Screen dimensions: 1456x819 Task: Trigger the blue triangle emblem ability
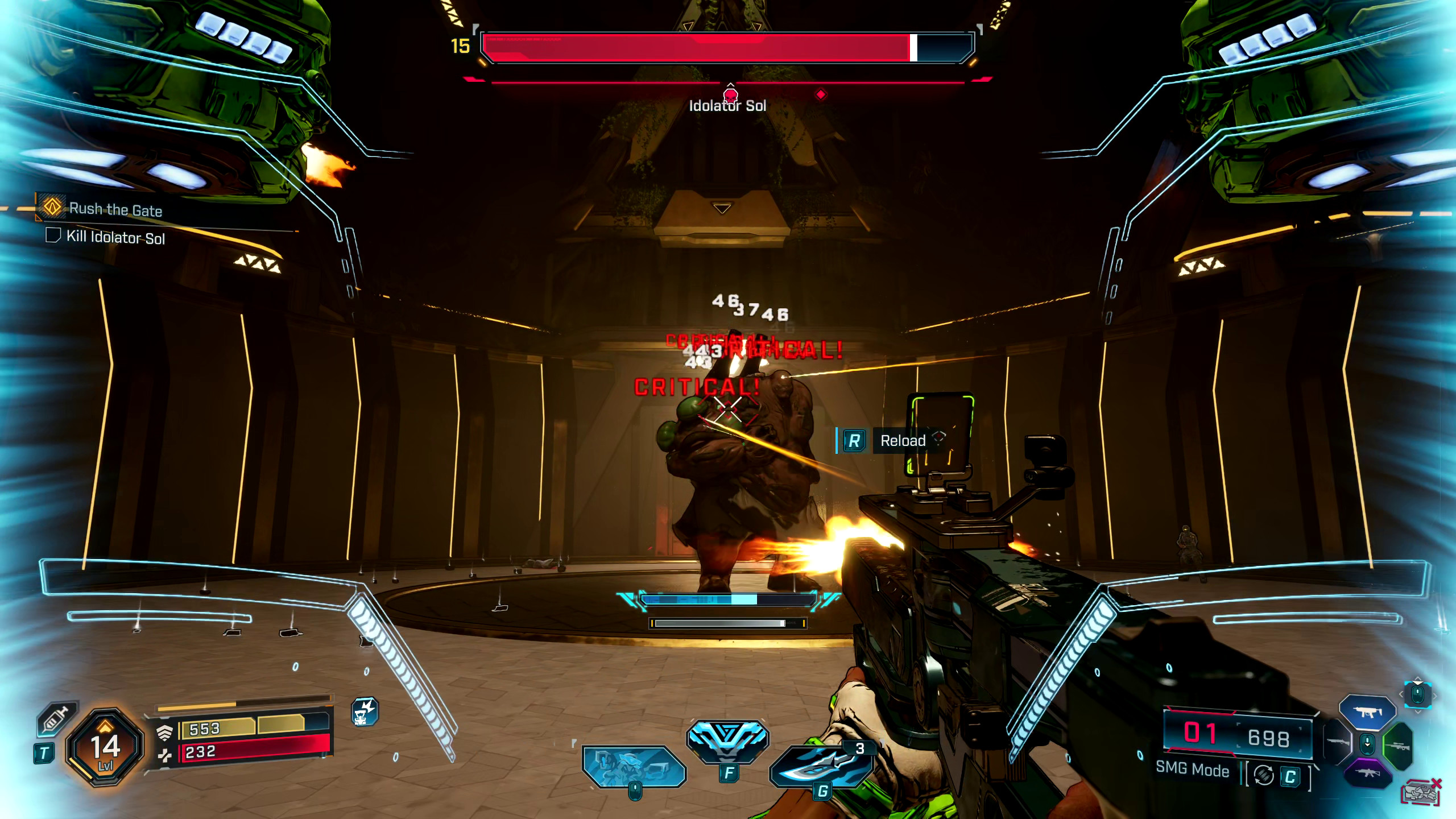(727, 741)
